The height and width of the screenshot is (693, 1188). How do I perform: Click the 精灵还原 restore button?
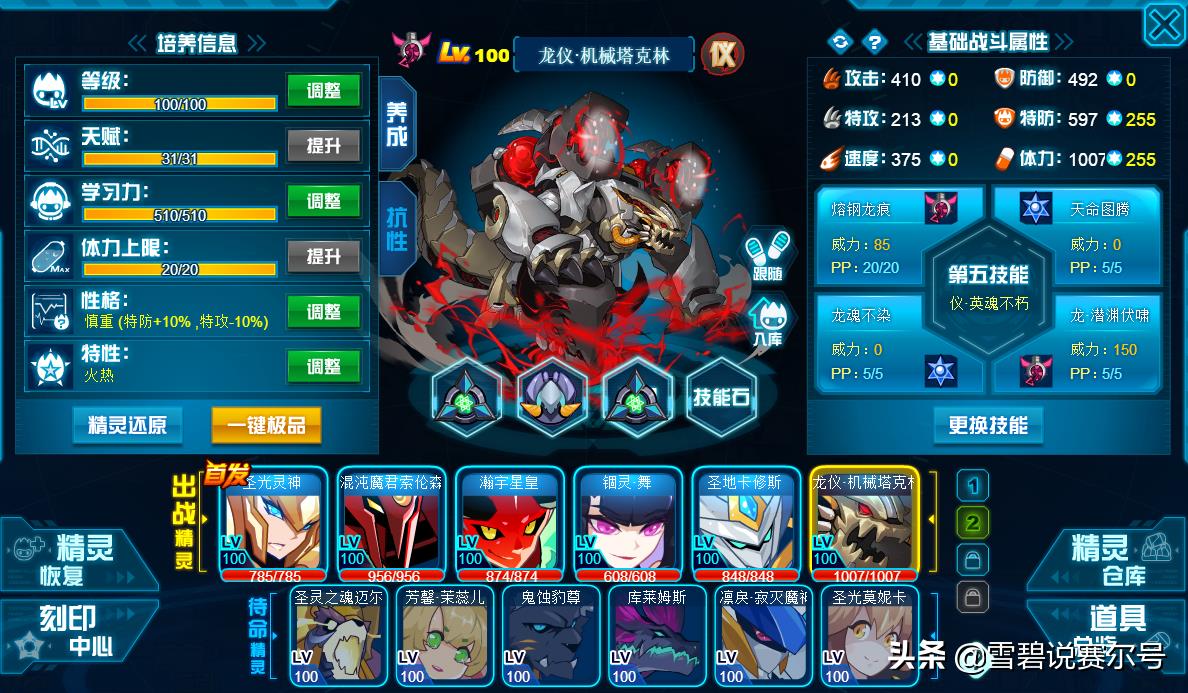127,425
